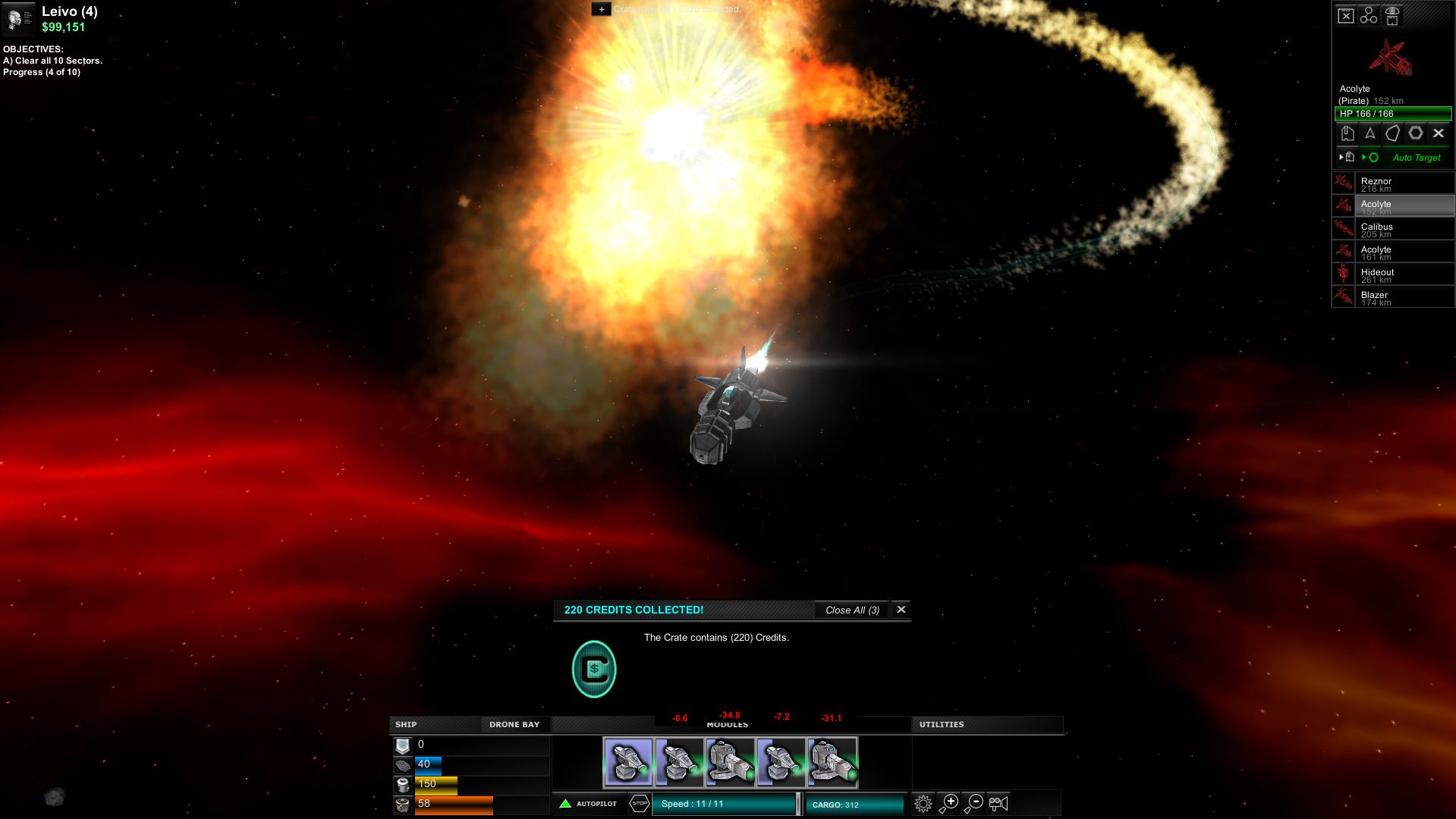The height and width of the screenshot is (819, 1456).
Task: Select the attack arrow icon under the HP bar
Action: pos(1370,133)
